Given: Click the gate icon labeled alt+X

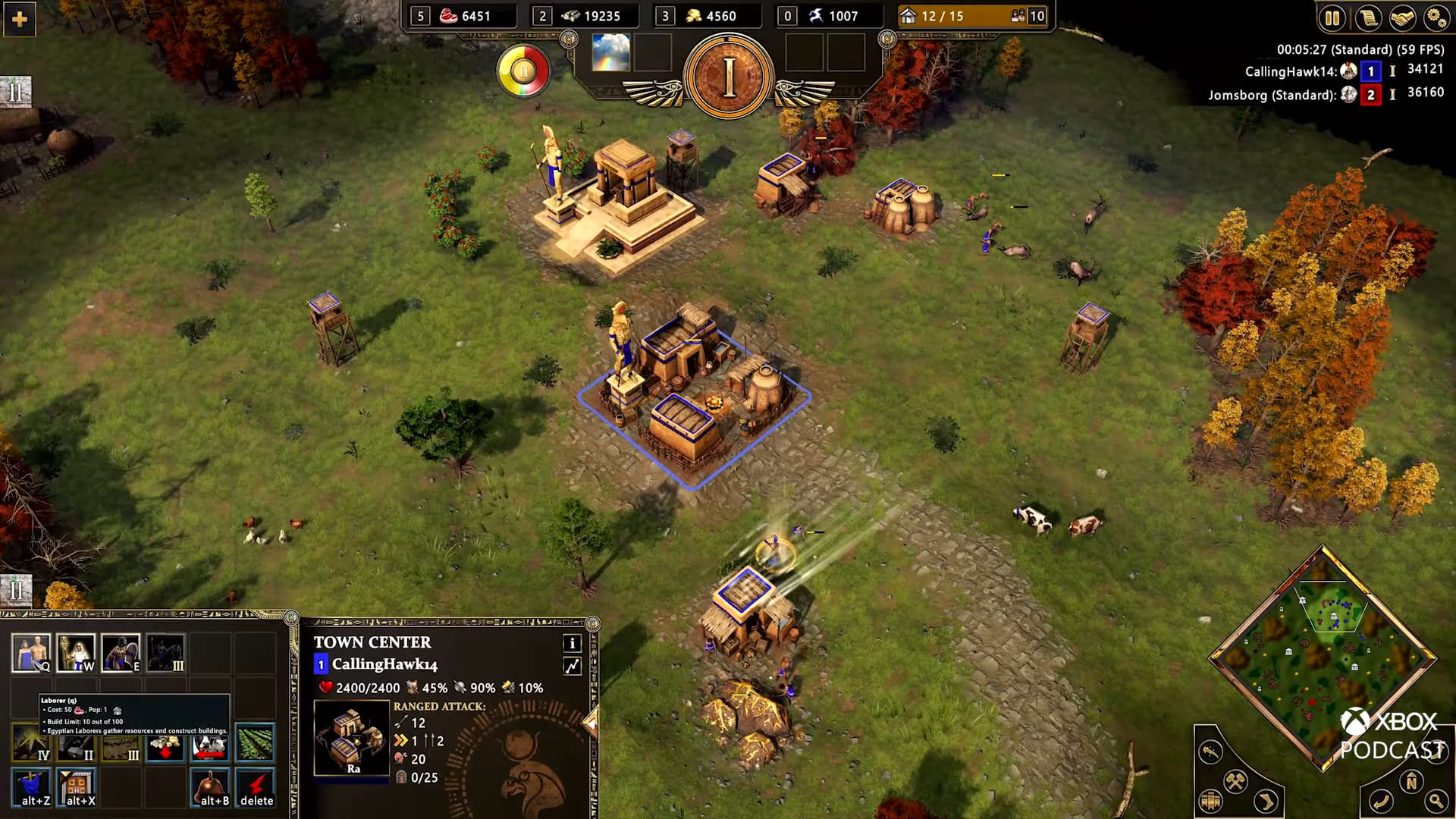Looking at the screenshot, I should pyautogui.click(x=77, y=787).
